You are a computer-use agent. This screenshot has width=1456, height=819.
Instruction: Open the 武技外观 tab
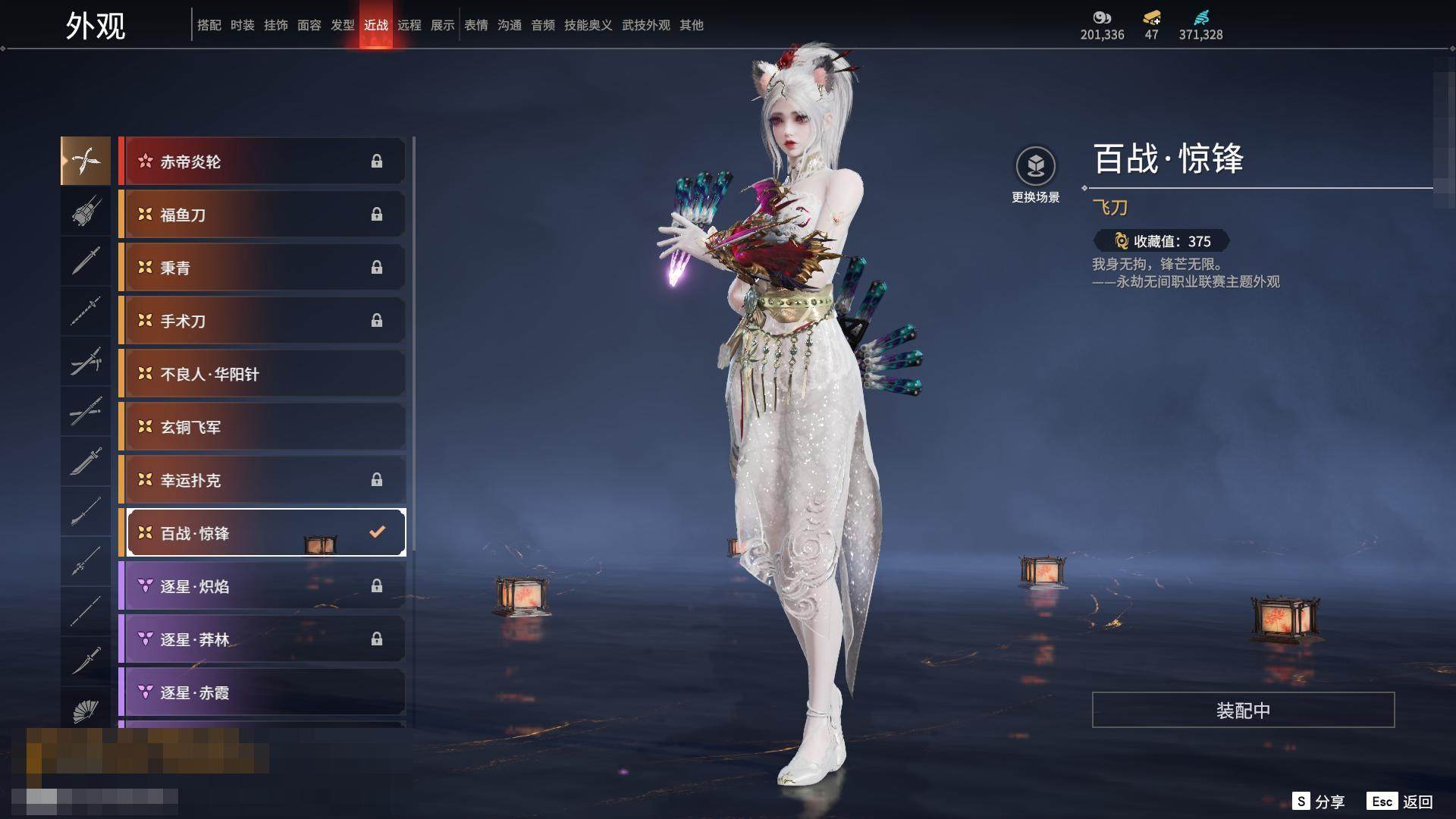pyautogui.click(x=646, y=25)
